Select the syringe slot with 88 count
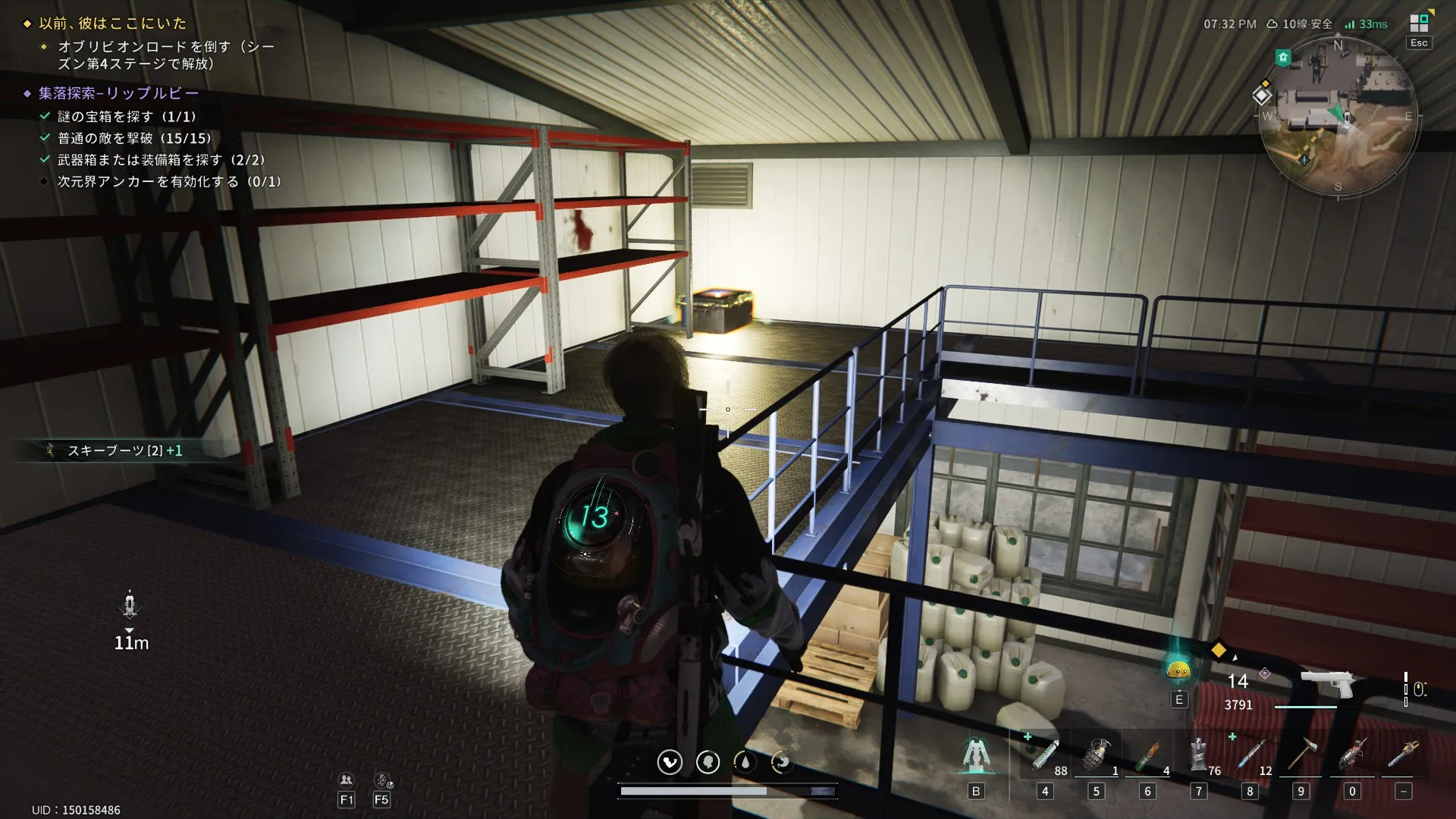The width and height of the screenshot is (1456, 819). point(1044,755)
